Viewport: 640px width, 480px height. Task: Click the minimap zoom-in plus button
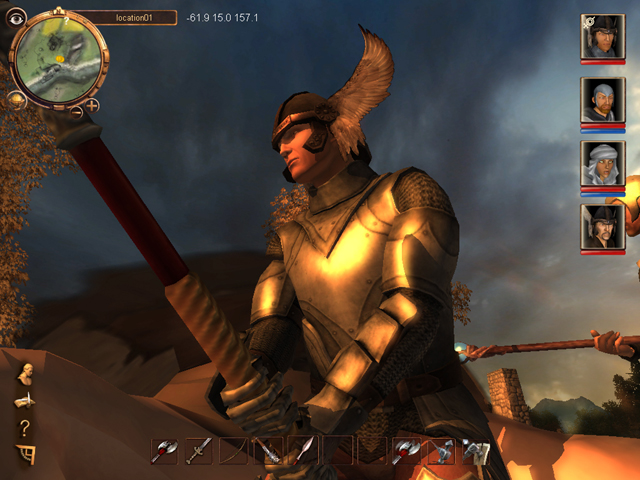coord(92,104)
